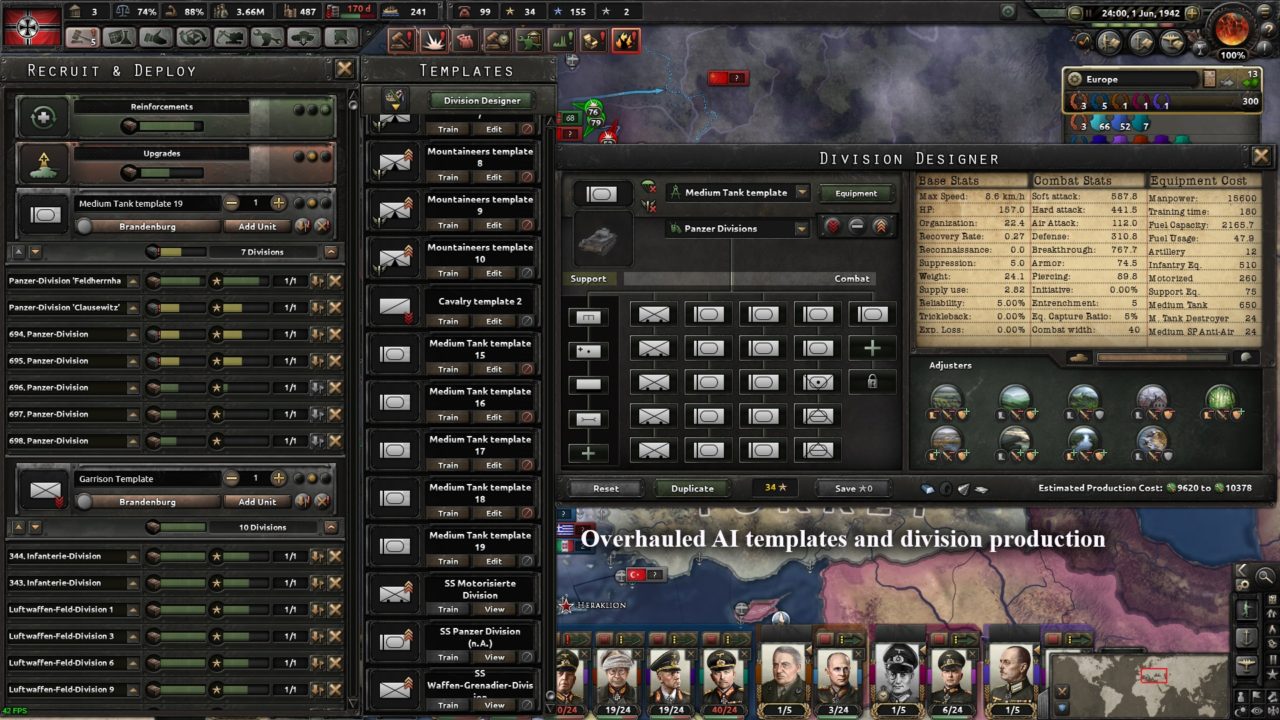Duplicate the current division template

(x=693, y=488)
